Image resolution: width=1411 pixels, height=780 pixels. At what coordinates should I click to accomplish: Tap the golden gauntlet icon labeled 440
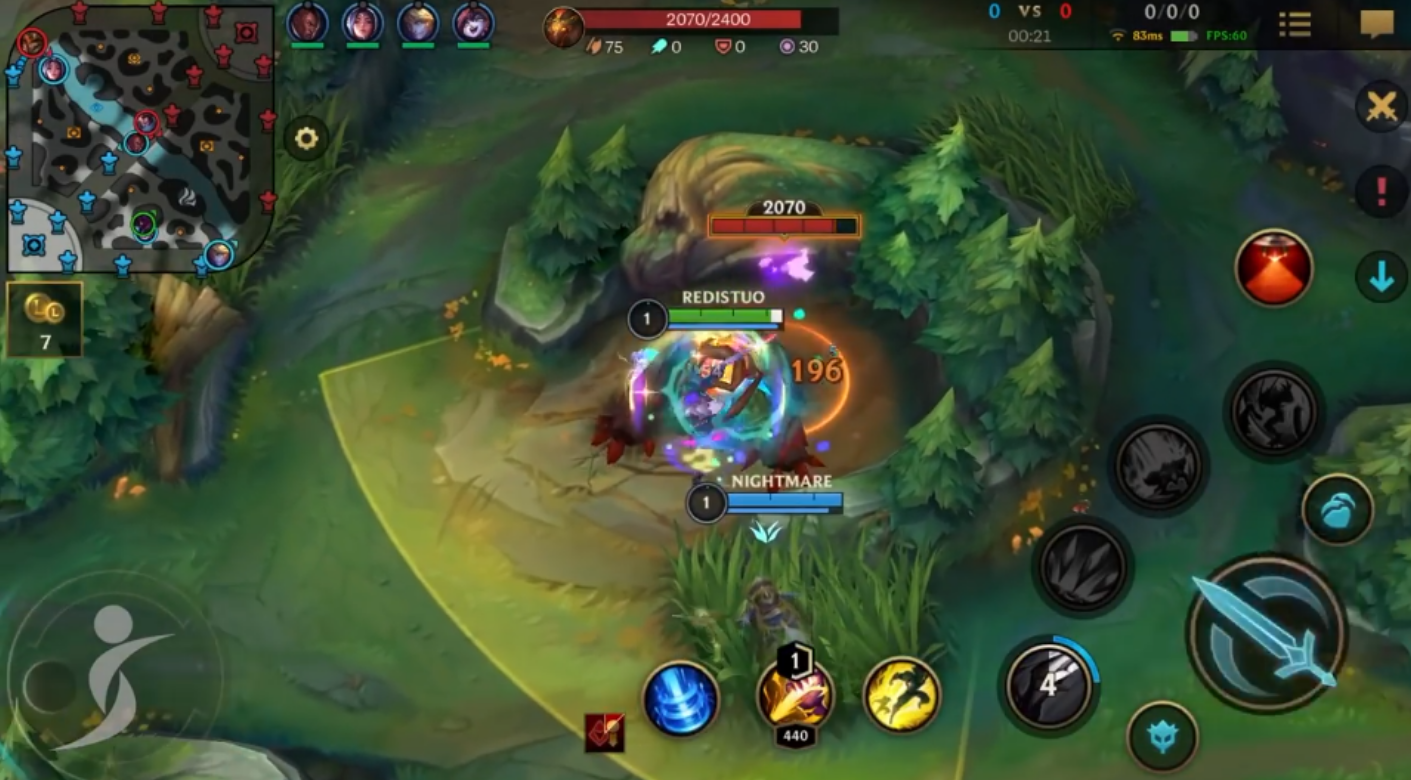point(795,696)
